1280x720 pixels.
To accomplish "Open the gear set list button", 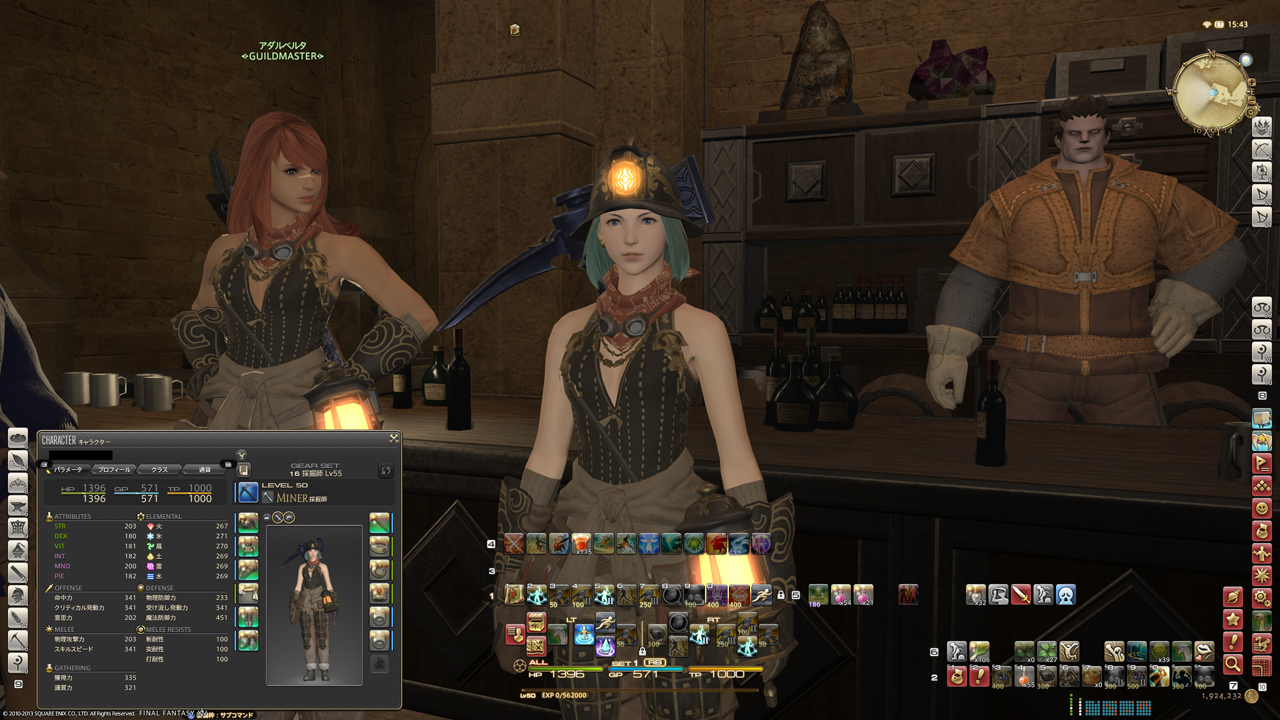I will [244, 470].
